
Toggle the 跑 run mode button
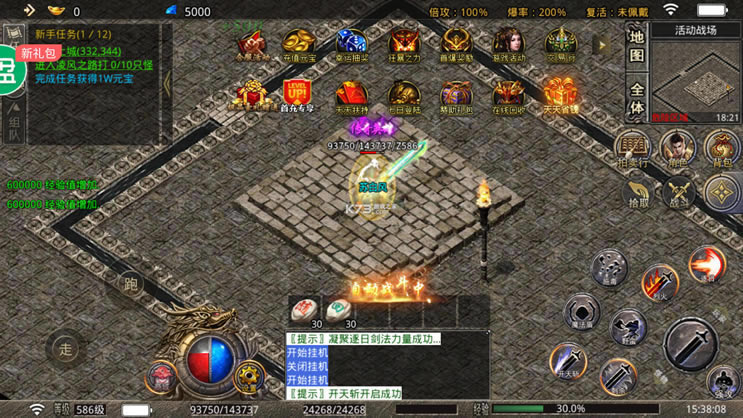click(130, 285)
